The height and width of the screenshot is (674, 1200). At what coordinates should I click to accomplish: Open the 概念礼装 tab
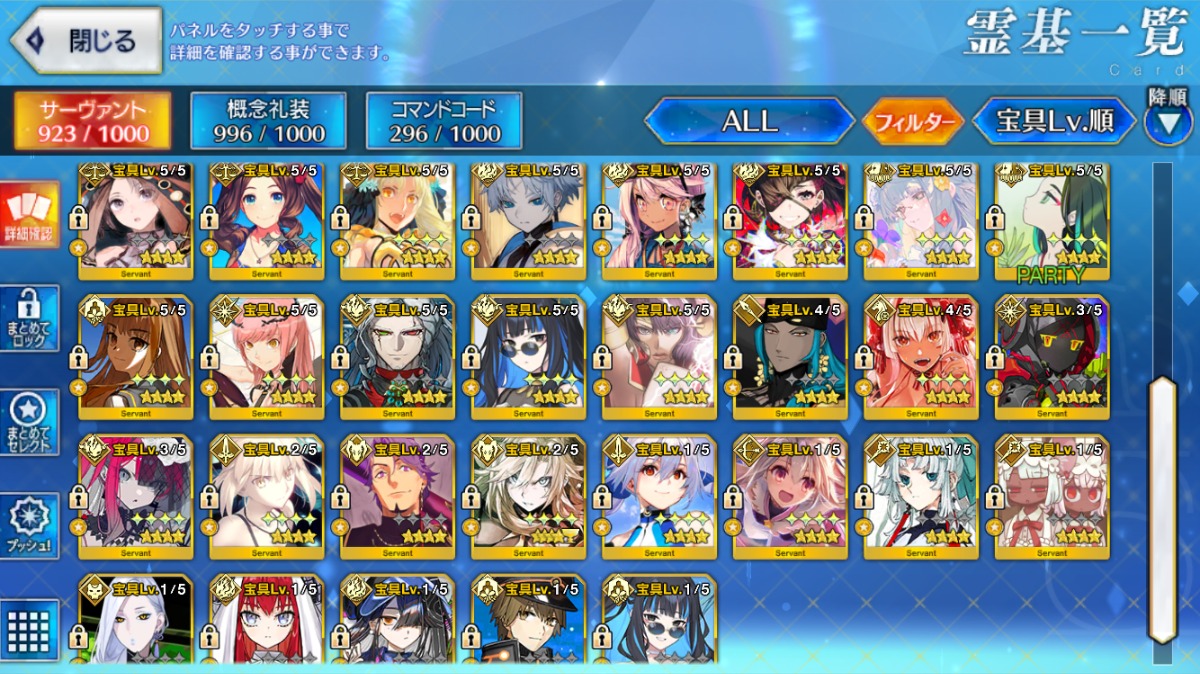268,122
